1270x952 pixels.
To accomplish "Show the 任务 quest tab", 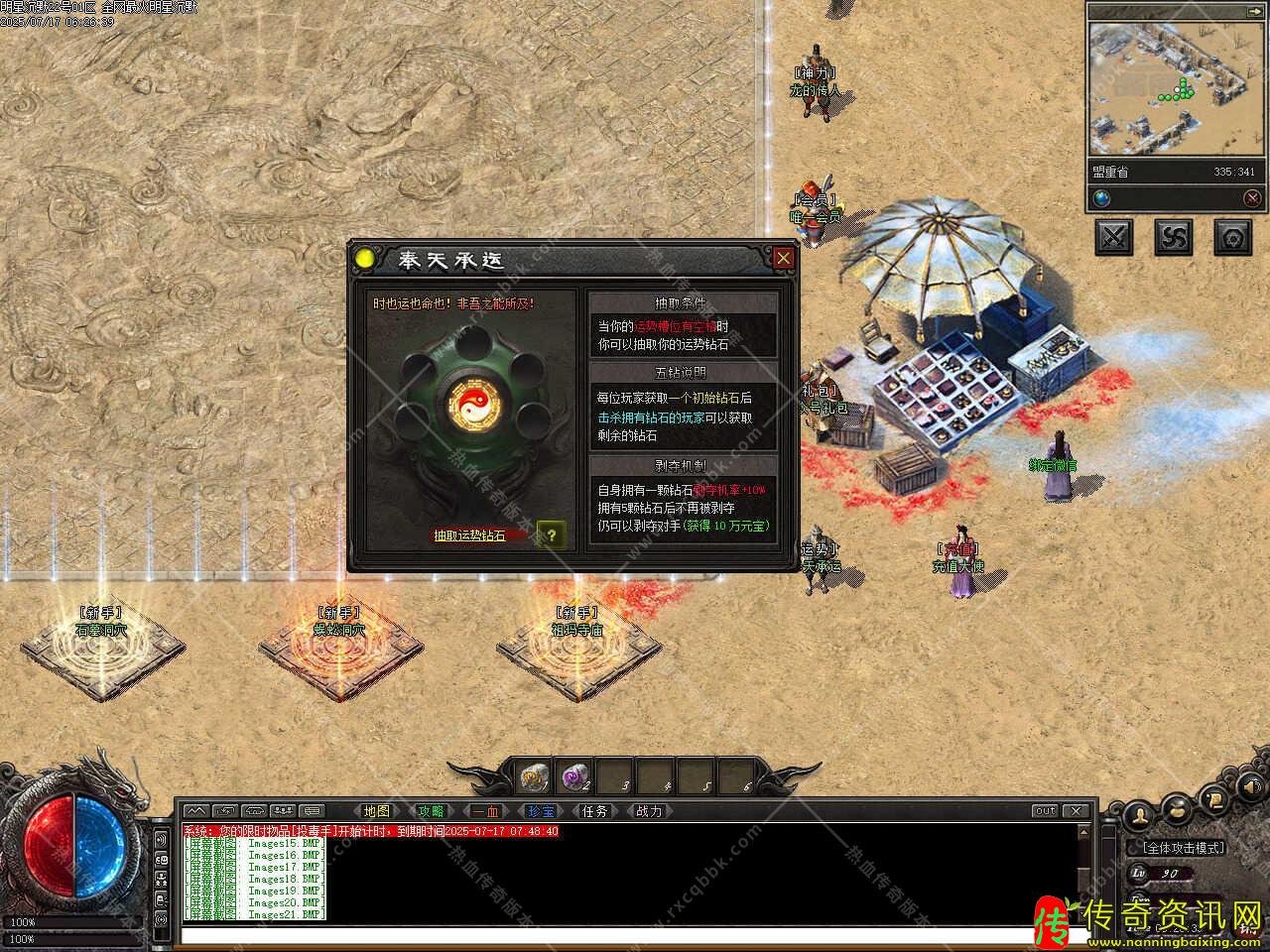I will [594, 811].
